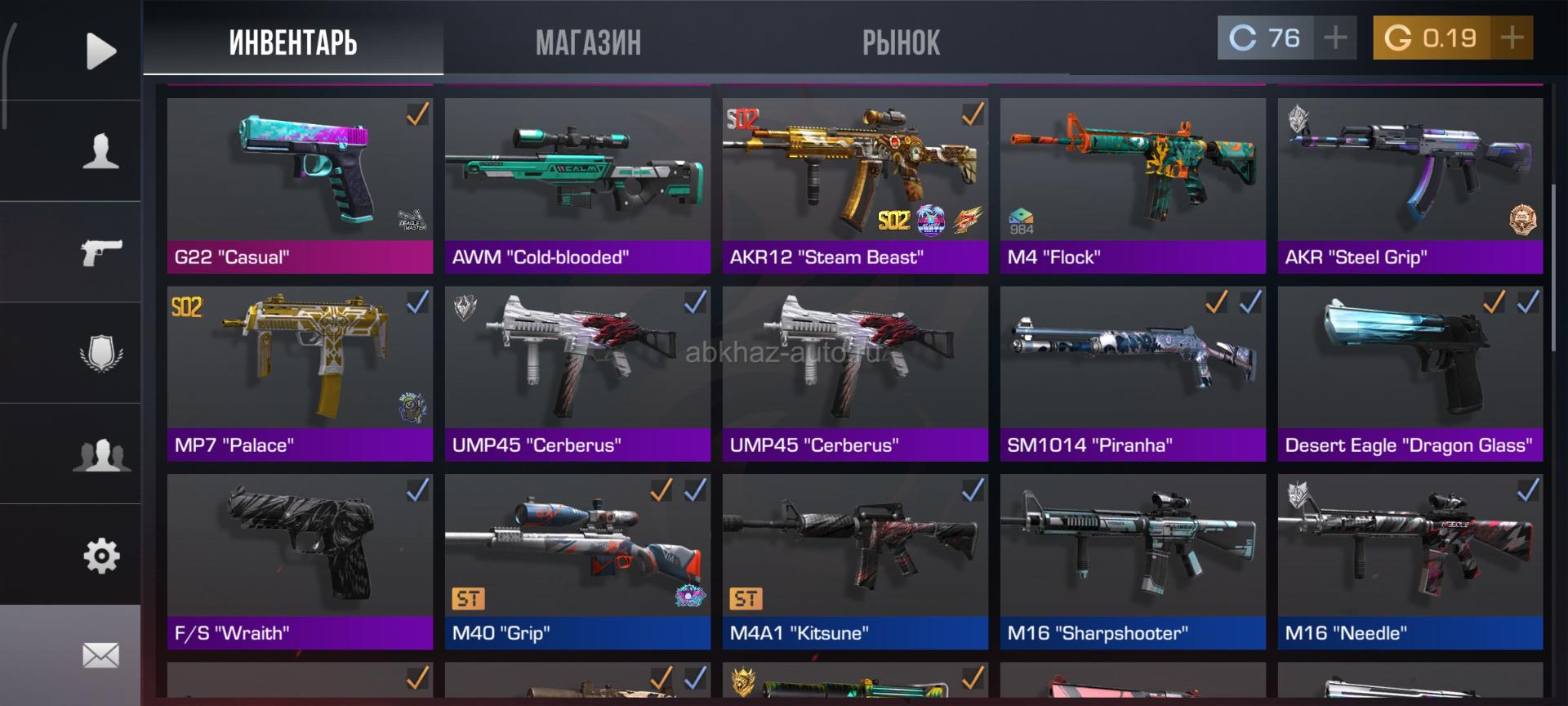This screenshot has height=706, width=1568.
Task: Open the clan shield emblem icon
Action: tap(100, 354)
